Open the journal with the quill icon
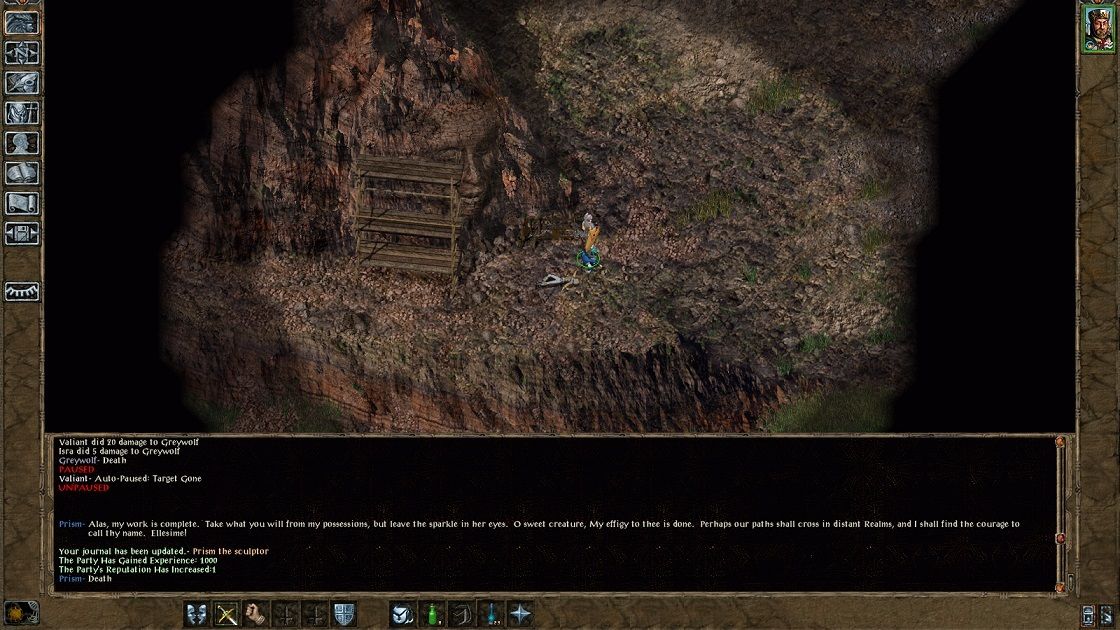 pos(22,83)
